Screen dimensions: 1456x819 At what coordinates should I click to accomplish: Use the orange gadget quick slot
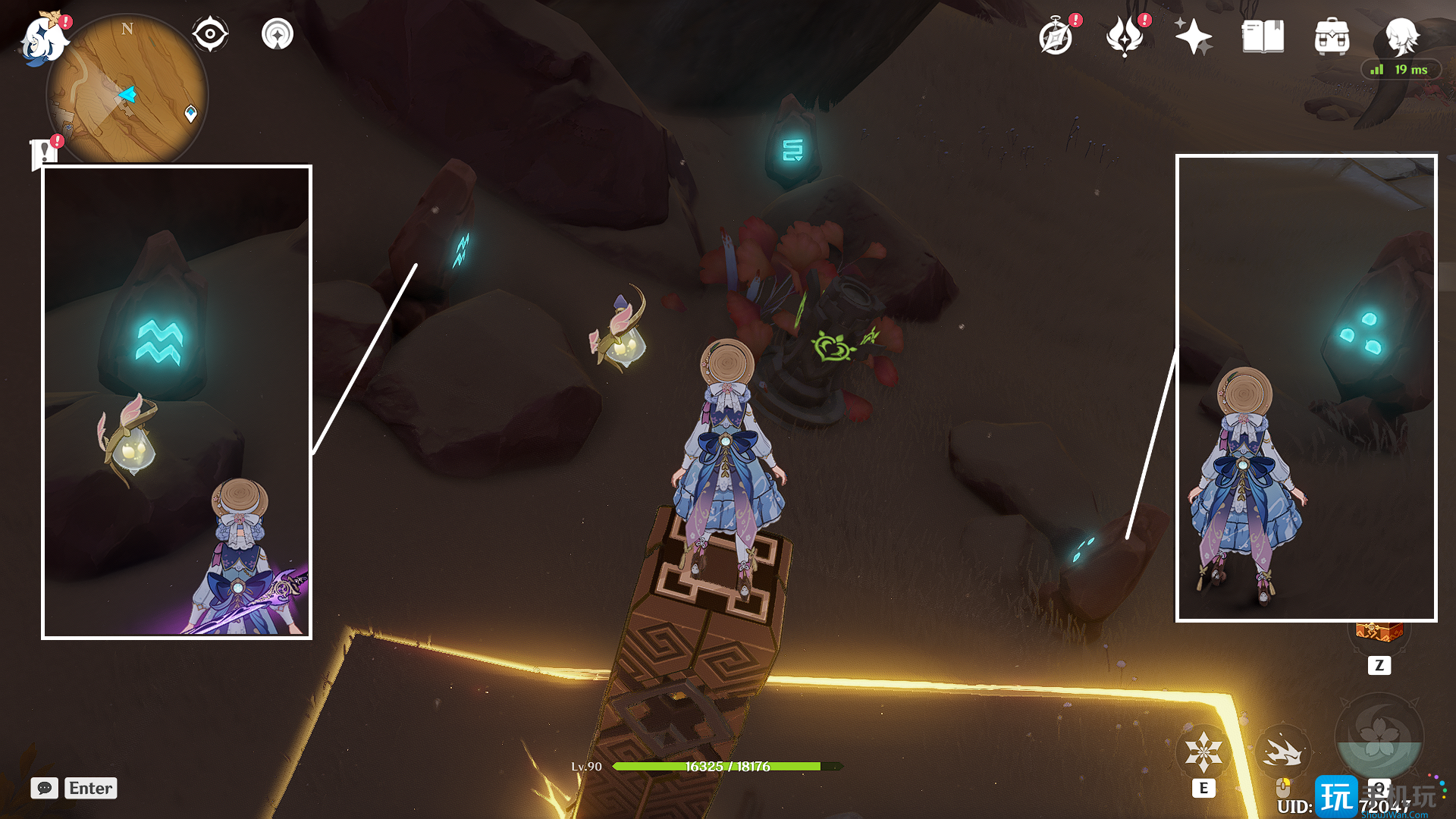1379,634
